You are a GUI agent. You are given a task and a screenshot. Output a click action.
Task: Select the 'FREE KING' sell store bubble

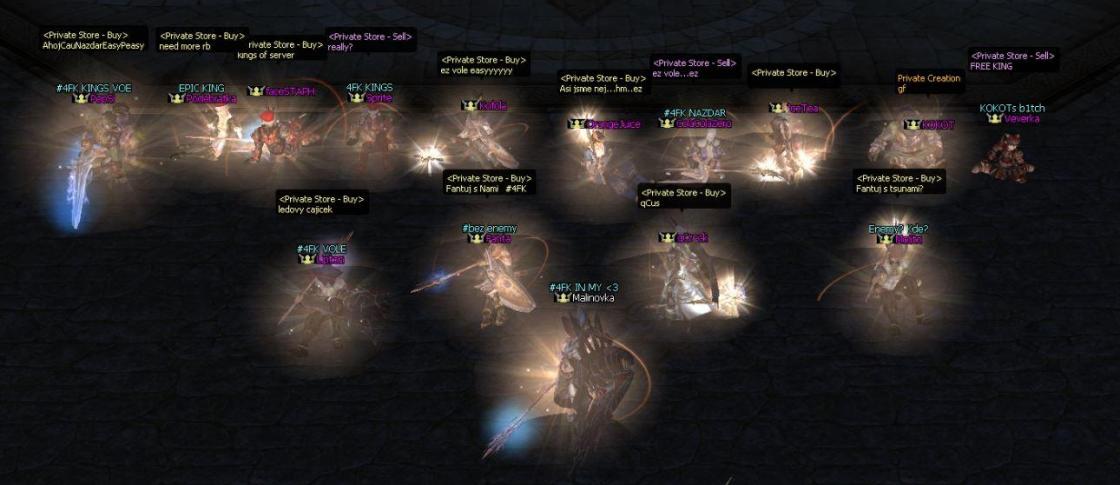pyautogui.click(x=1012, y=60)
